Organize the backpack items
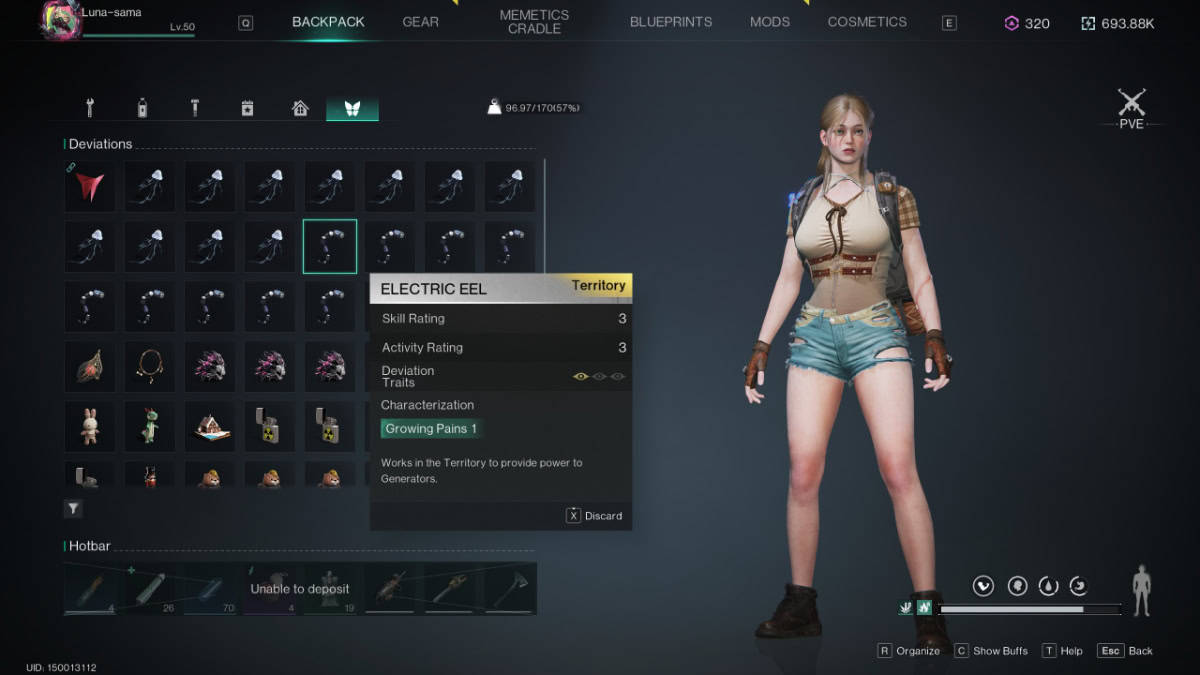 click(909, 651)
